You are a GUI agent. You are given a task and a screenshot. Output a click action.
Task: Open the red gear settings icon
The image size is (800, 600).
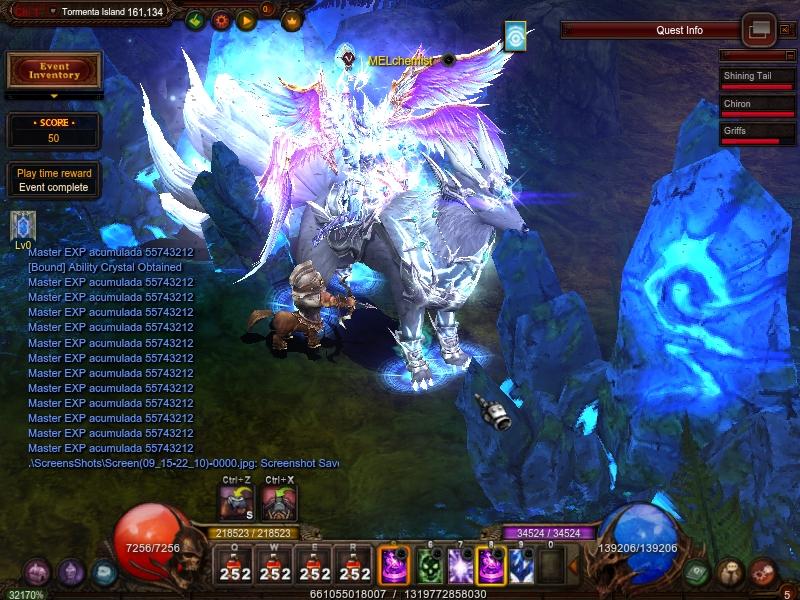coord(221,20)
